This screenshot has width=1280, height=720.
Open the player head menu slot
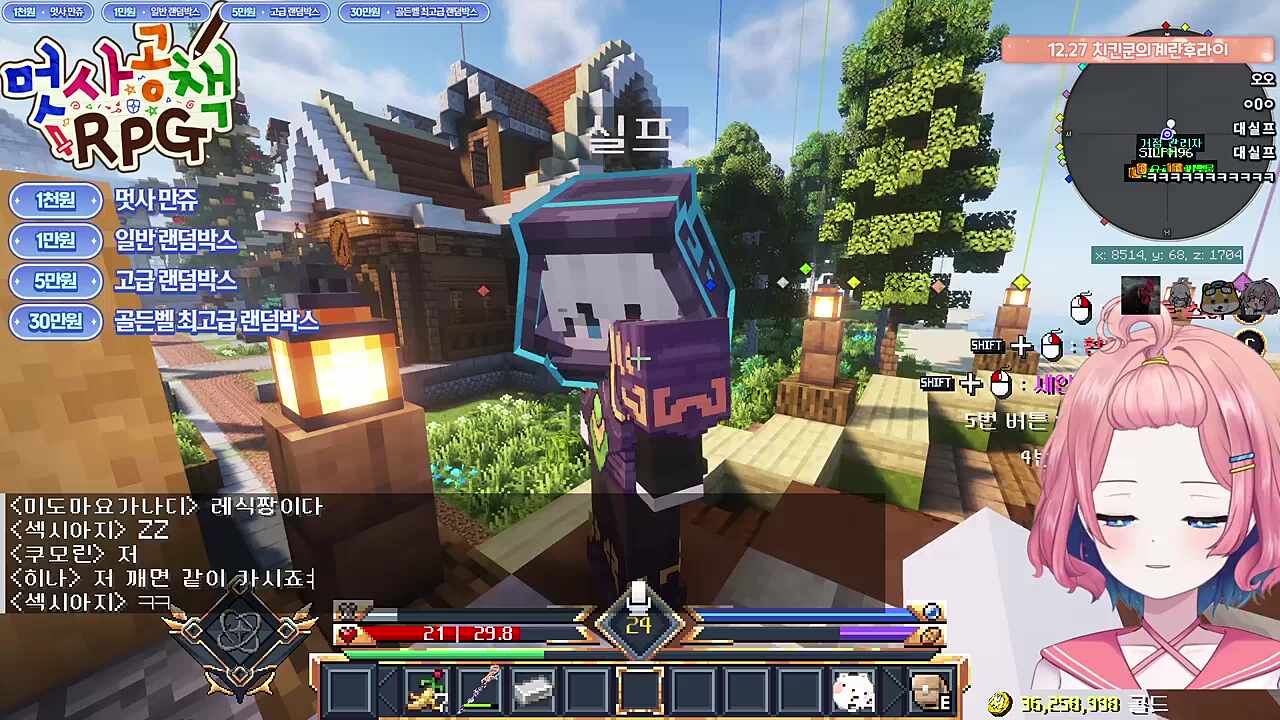tap(930, 690)
